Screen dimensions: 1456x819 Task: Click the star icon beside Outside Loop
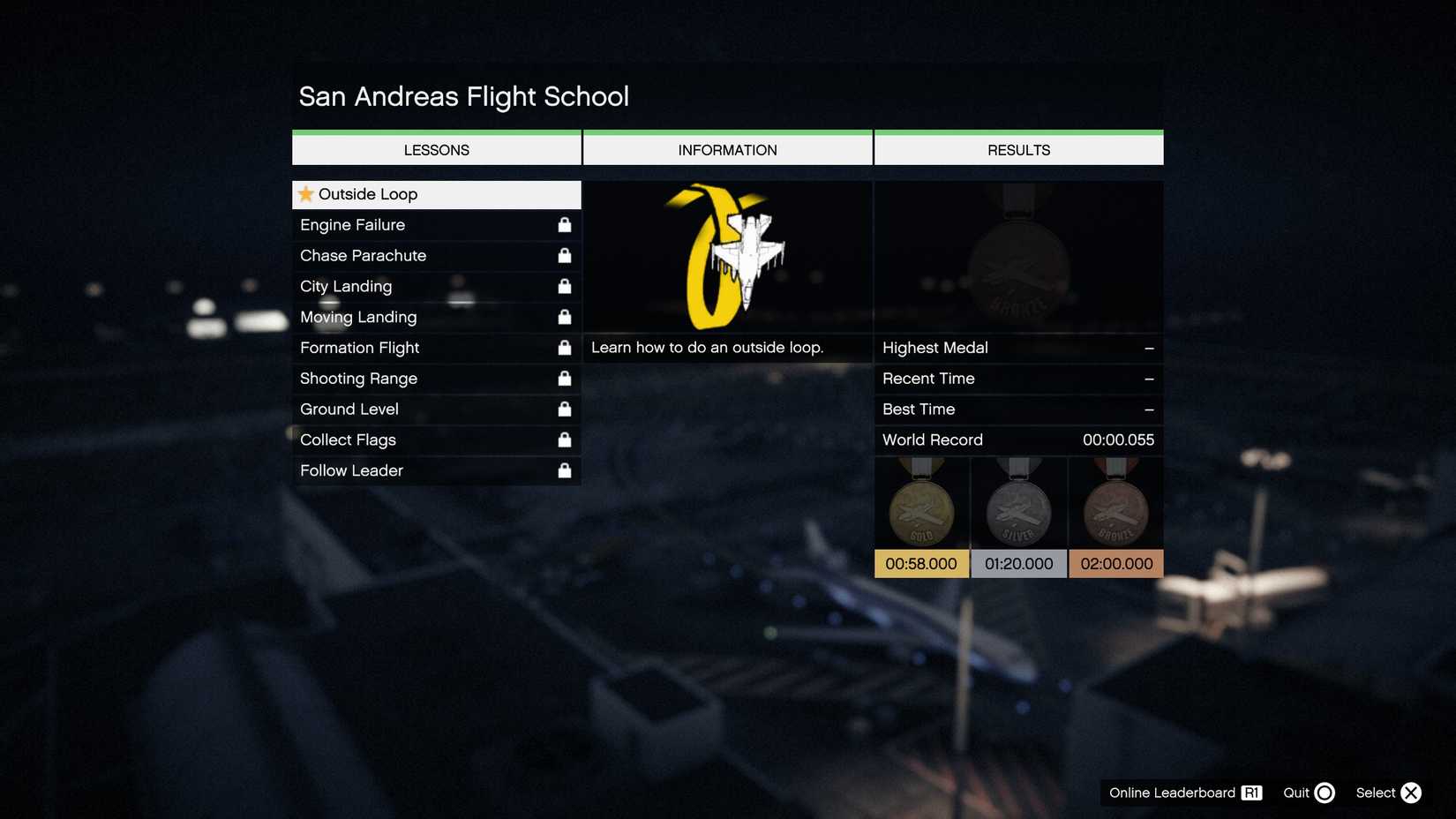point(306,193)
